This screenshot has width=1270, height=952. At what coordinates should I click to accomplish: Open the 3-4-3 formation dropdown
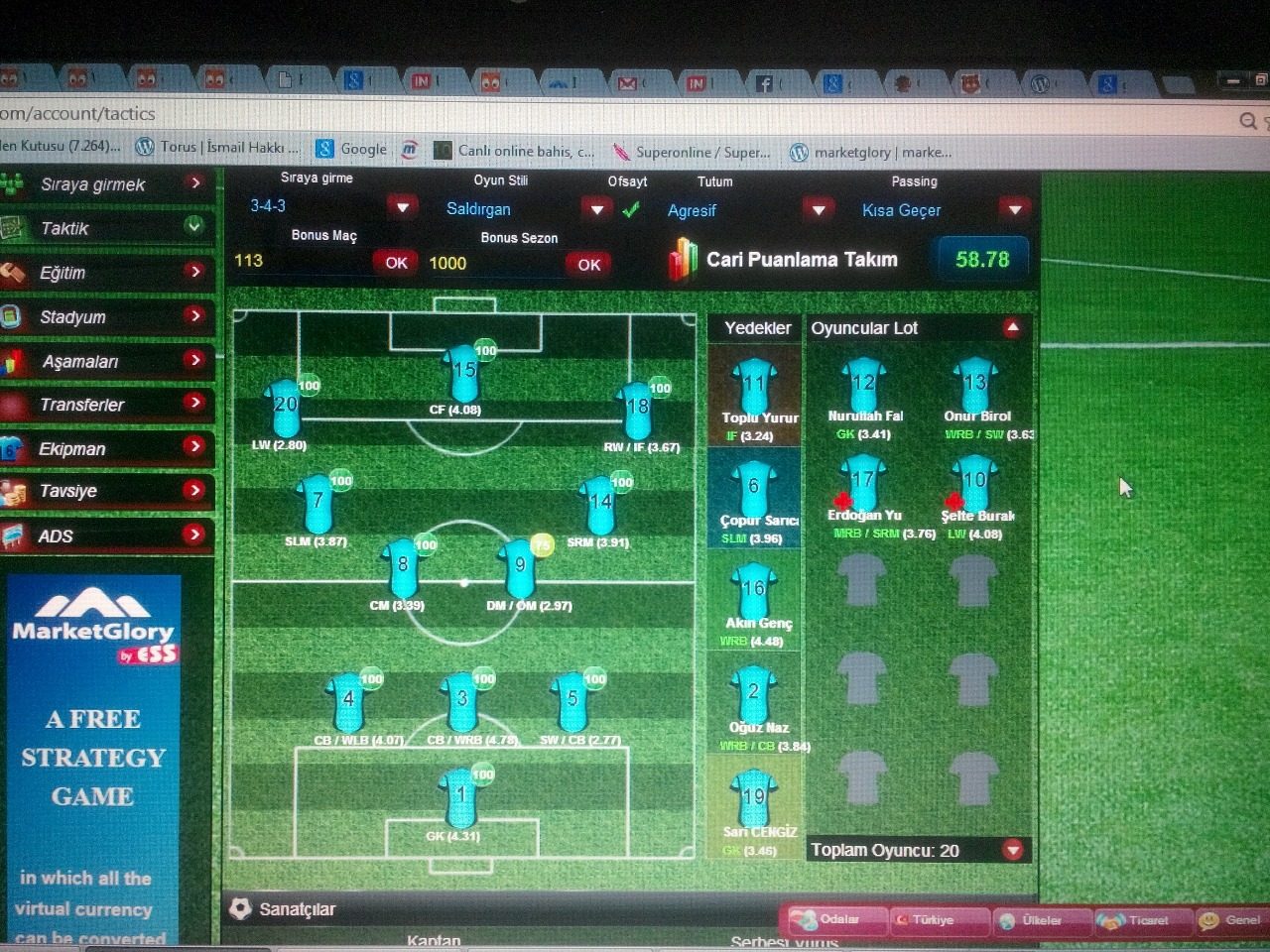click(402, 207)
